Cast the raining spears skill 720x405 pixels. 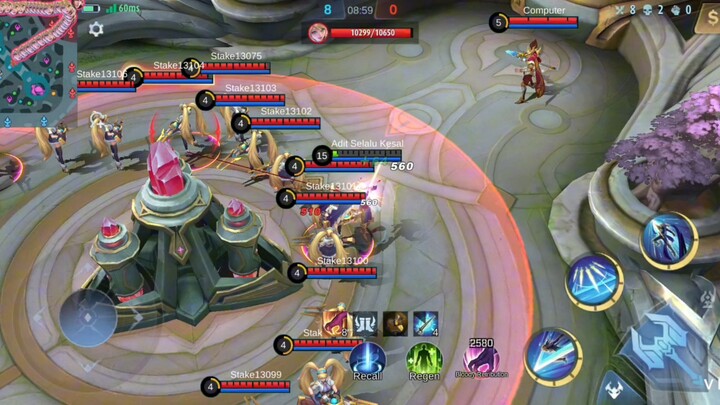pos(594,281)
